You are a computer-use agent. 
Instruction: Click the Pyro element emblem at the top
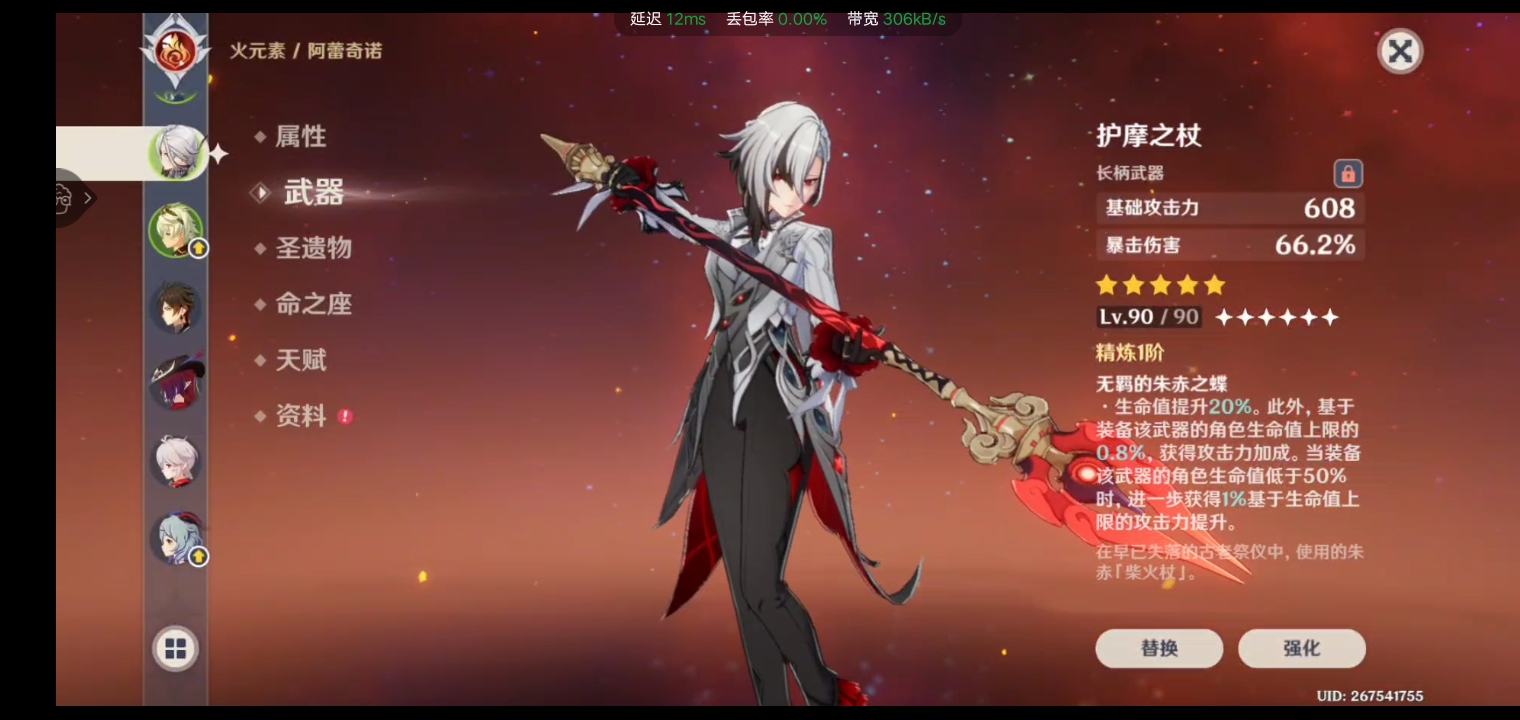(176, 50)
